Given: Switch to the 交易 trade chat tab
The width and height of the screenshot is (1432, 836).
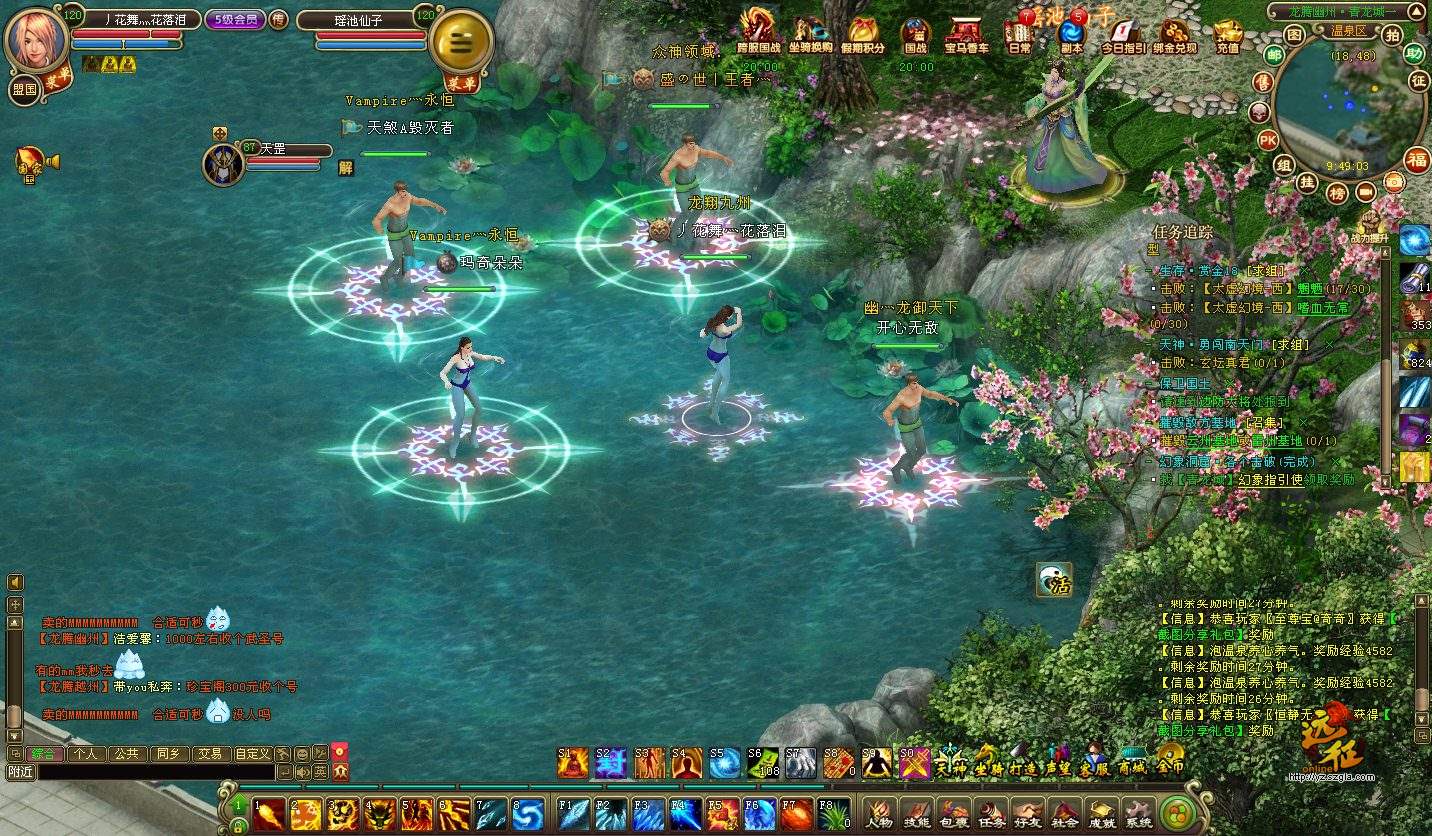Looking at the screenshot, I should (x=209, y=754).
